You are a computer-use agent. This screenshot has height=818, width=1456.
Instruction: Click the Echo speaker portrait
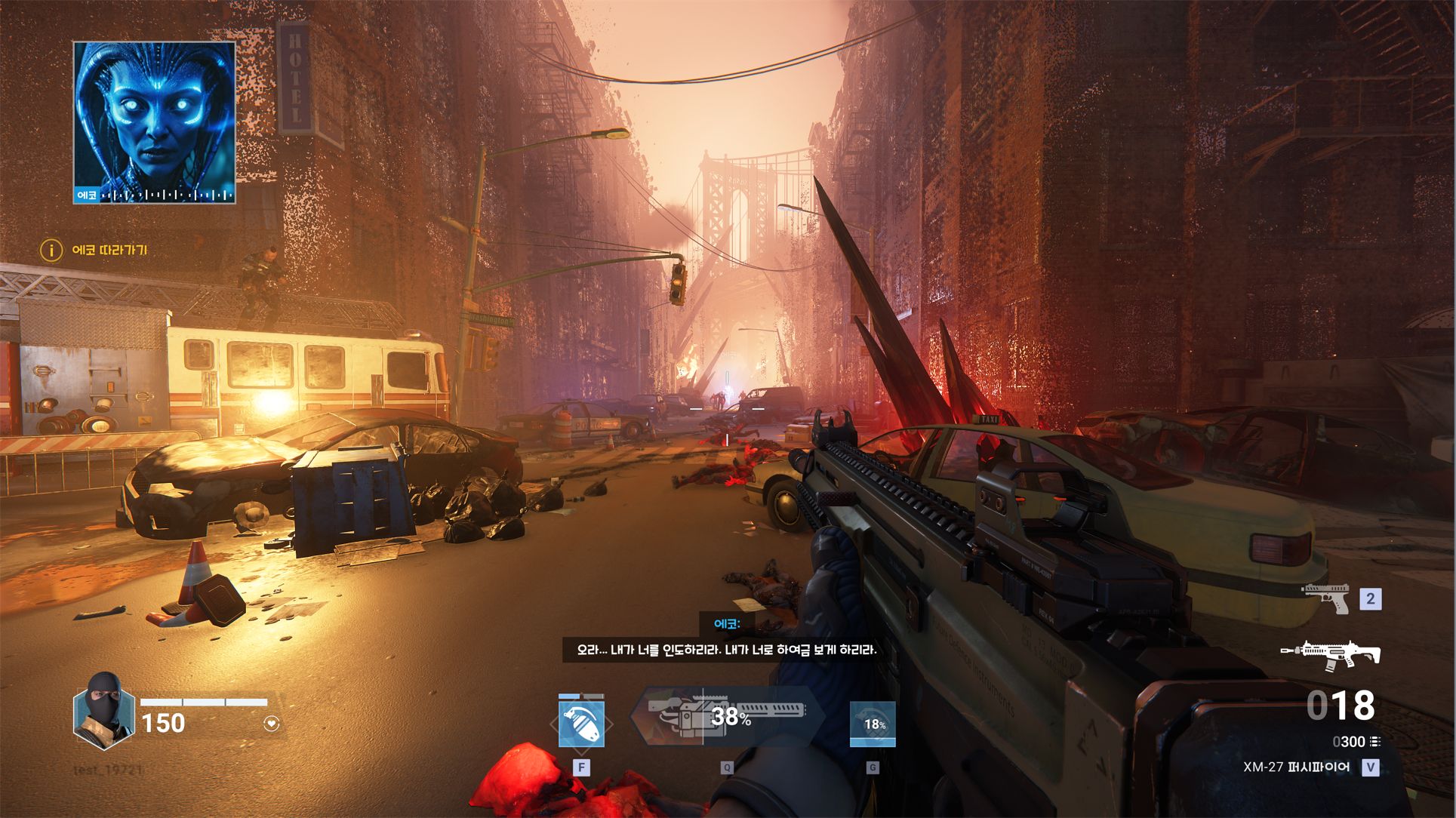coord(155,122)
